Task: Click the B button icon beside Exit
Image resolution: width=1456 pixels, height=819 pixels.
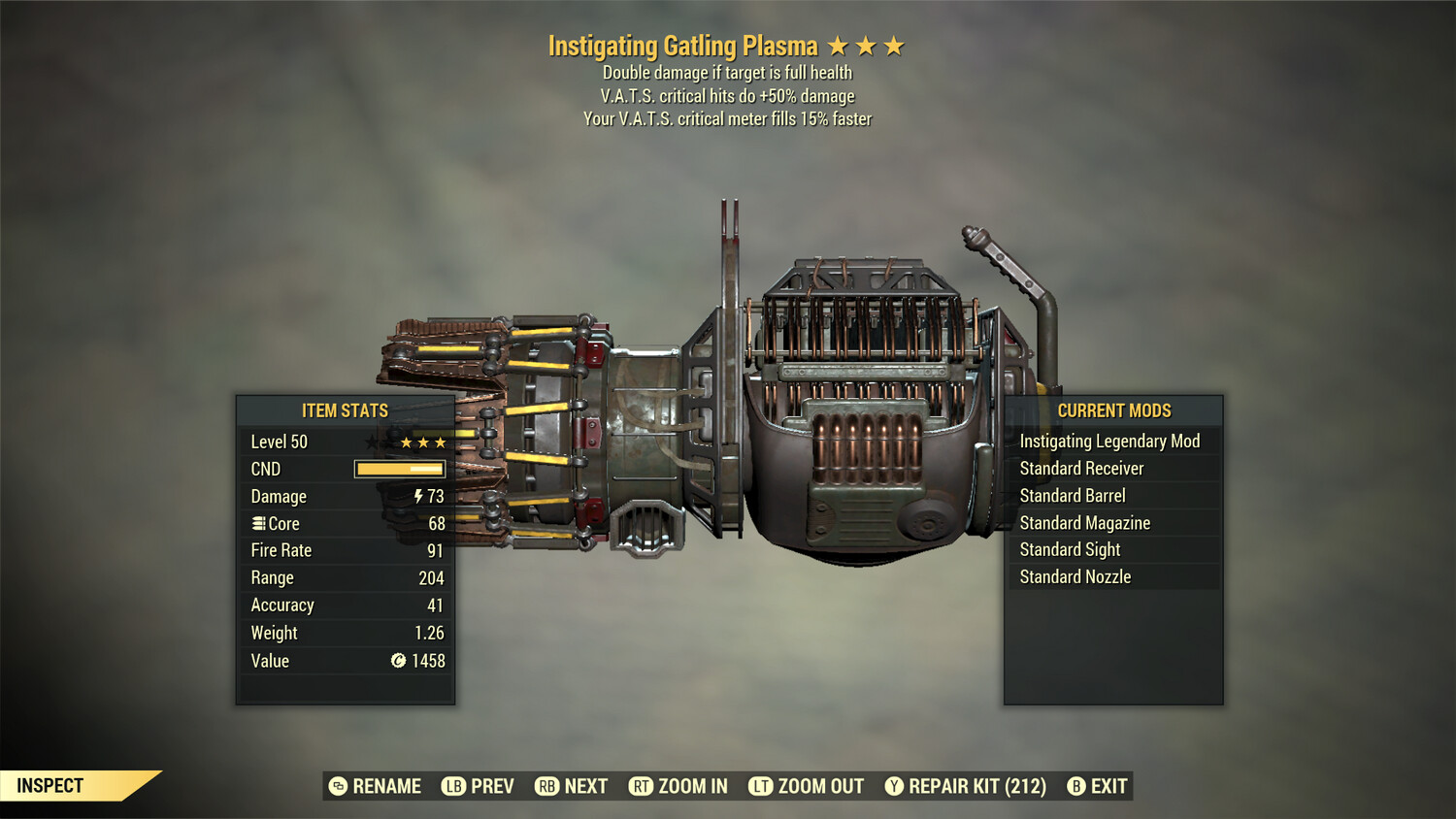Action: (1075, 786)
